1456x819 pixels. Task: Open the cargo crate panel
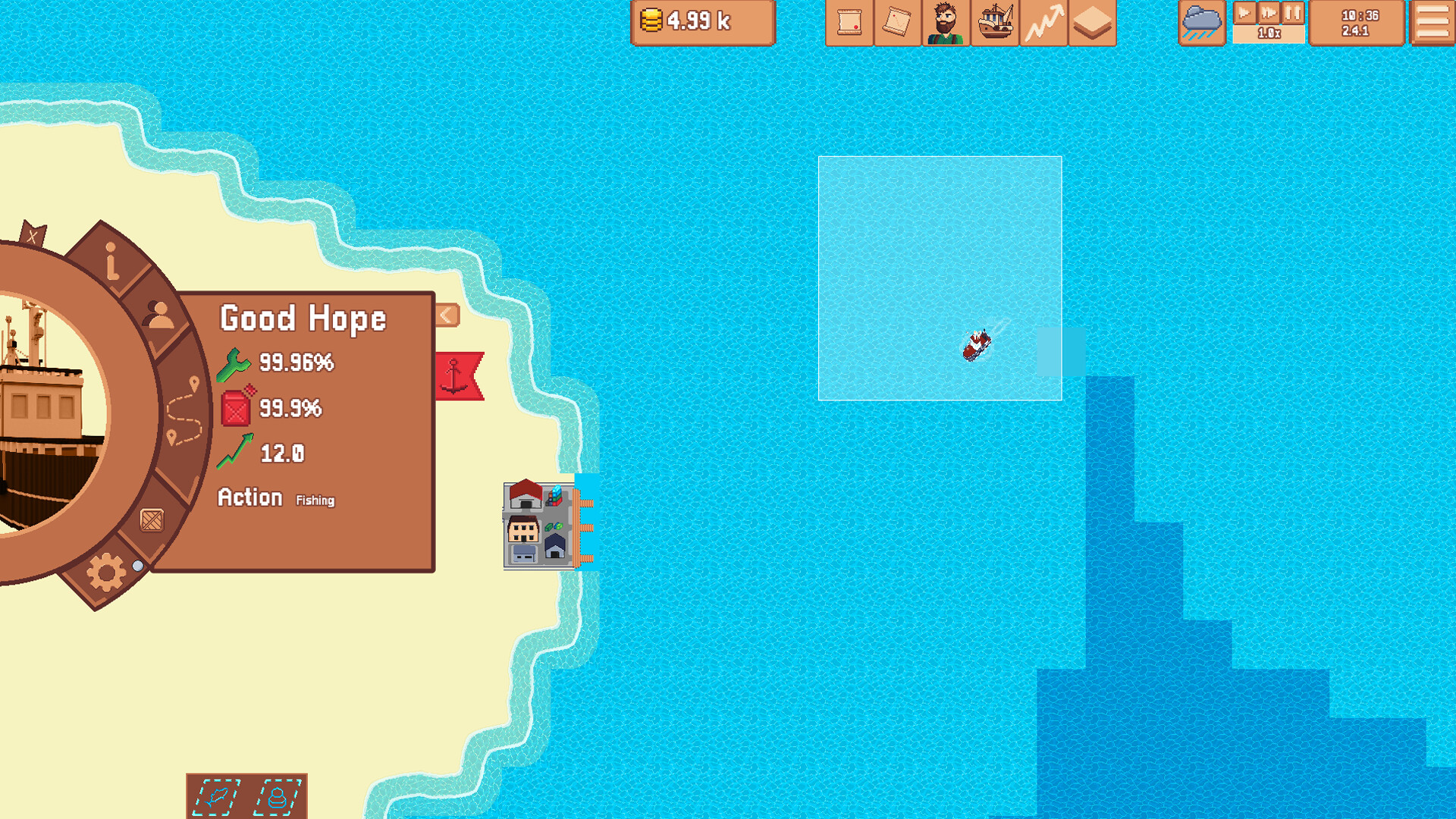[153, 520]
